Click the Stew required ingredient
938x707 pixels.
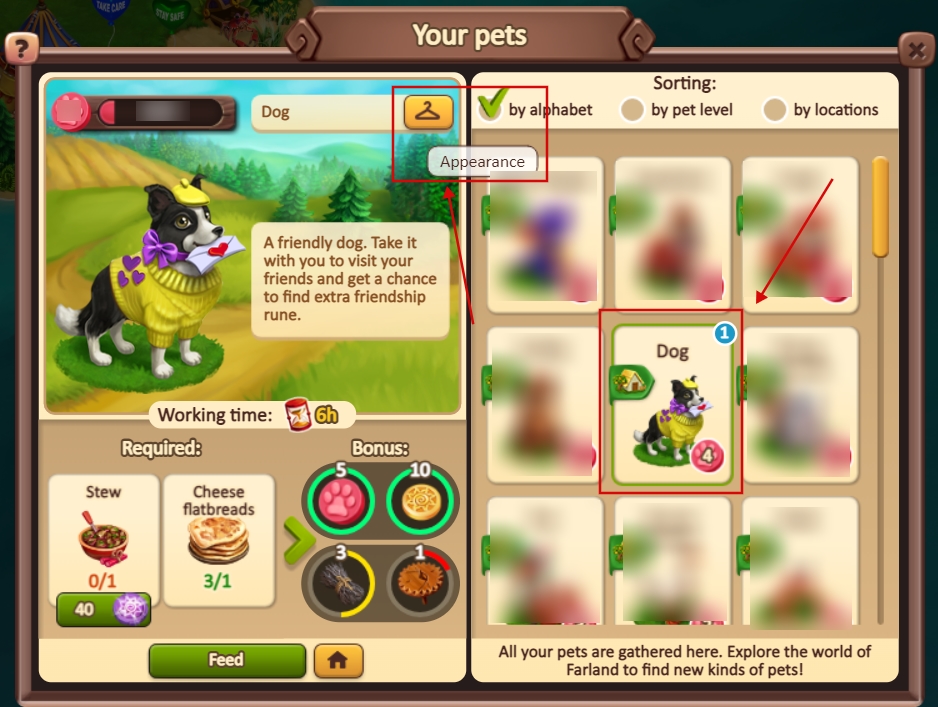[x=104, y=532]
